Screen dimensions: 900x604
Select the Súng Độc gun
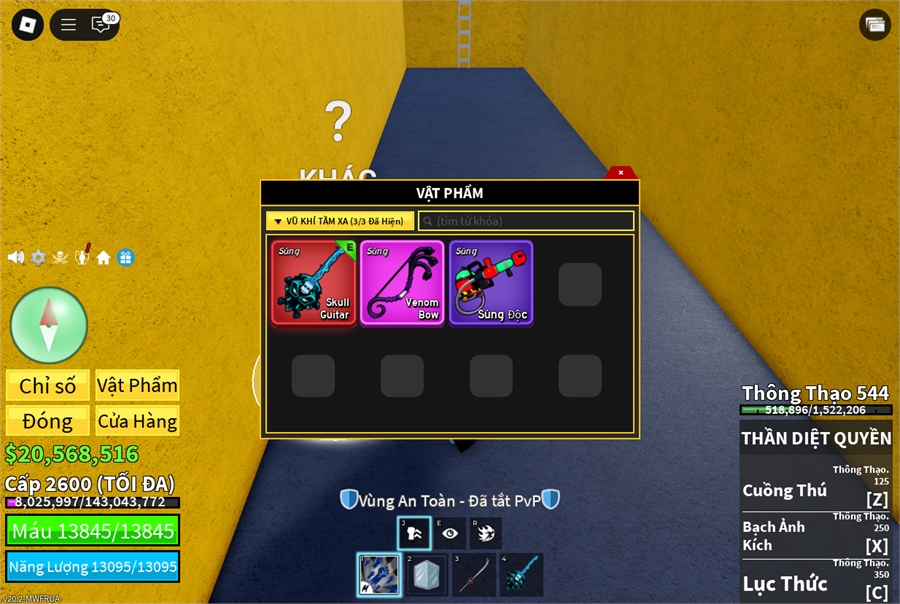[491, 283]
